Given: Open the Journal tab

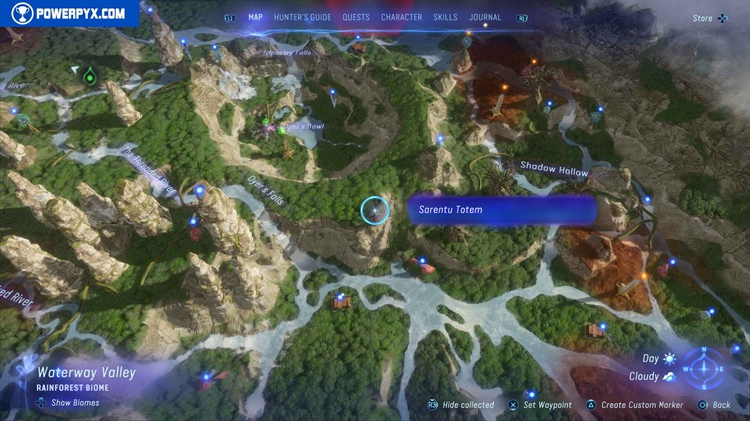Looking at the screenshot, I should pos(485,17).
